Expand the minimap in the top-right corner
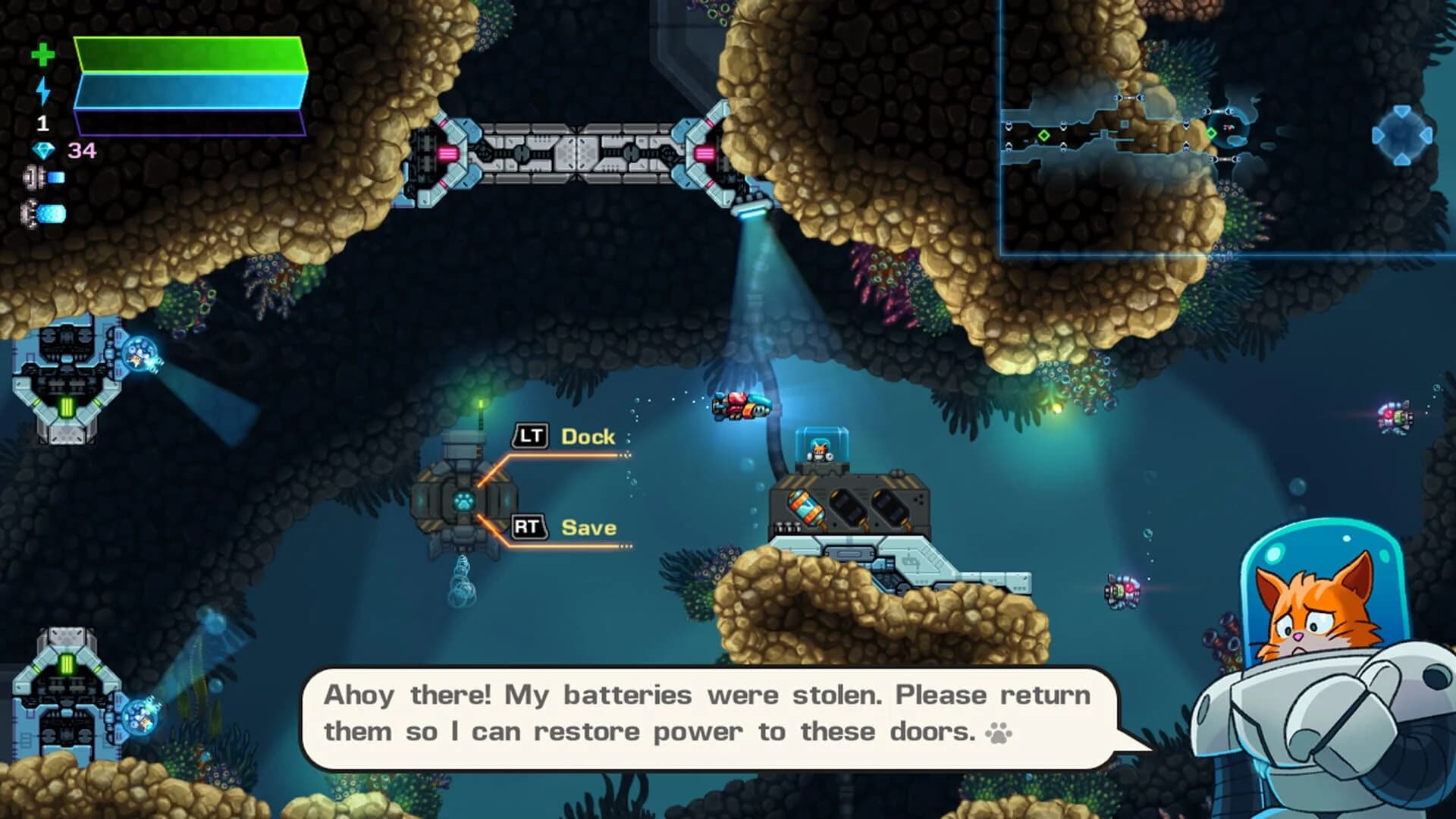The width and height of the screenshot is (1456, 819). [1227, 129]
